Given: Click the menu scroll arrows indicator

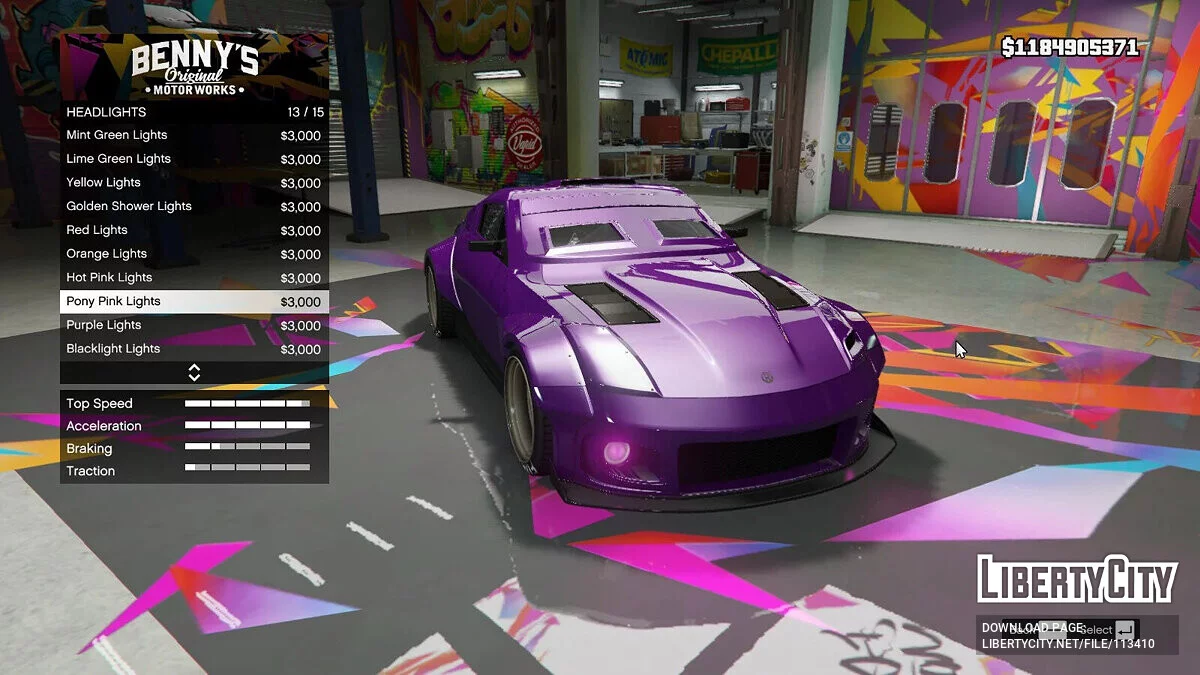Looking at the screenshot, I should pos(194,372).
